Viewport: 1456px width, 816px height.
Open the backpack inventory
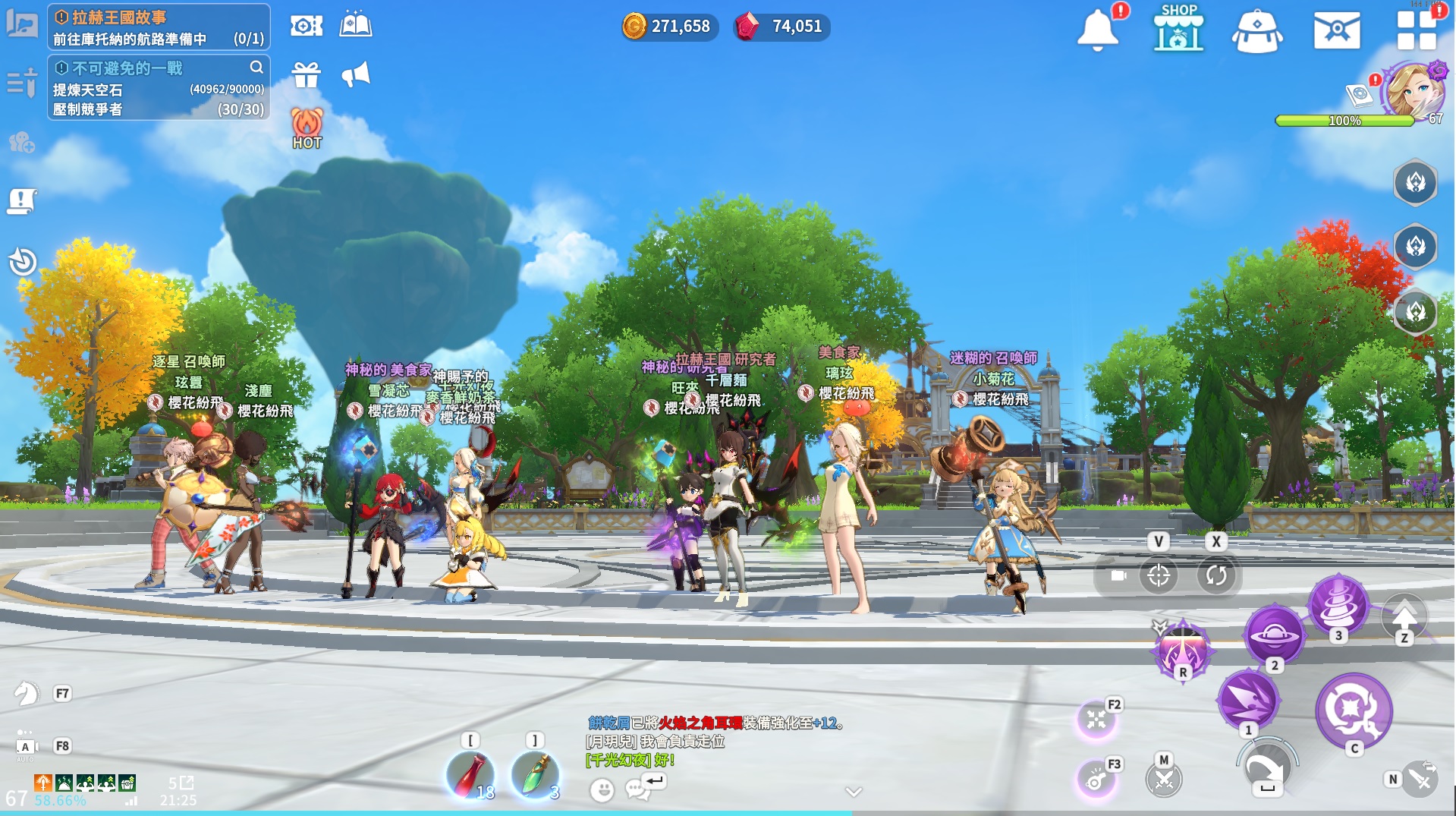point(1257,32)
